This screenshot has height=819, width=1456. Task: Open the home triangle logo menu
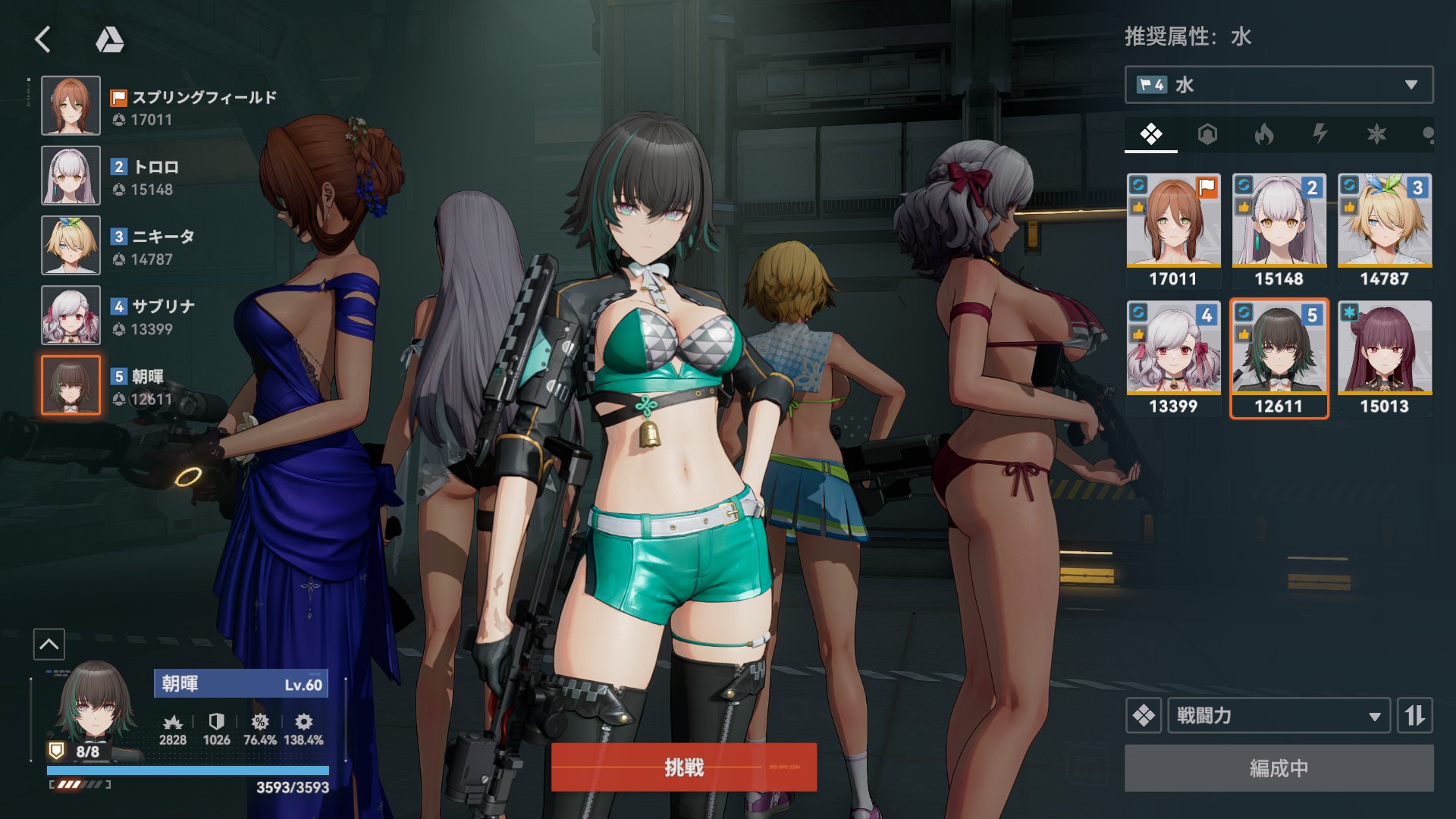[x=110, y=39]
